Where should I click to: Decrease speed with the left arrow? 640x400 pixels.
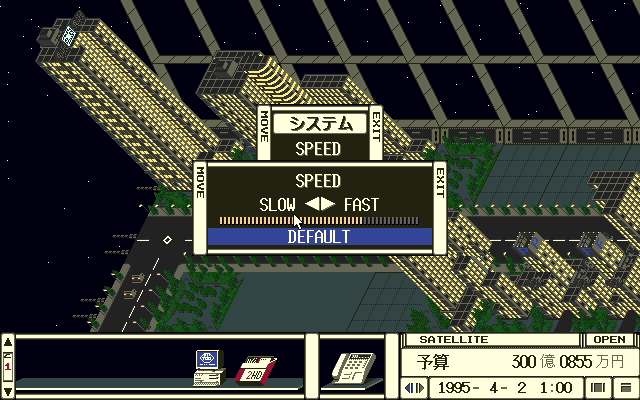(x=312, y=204)
